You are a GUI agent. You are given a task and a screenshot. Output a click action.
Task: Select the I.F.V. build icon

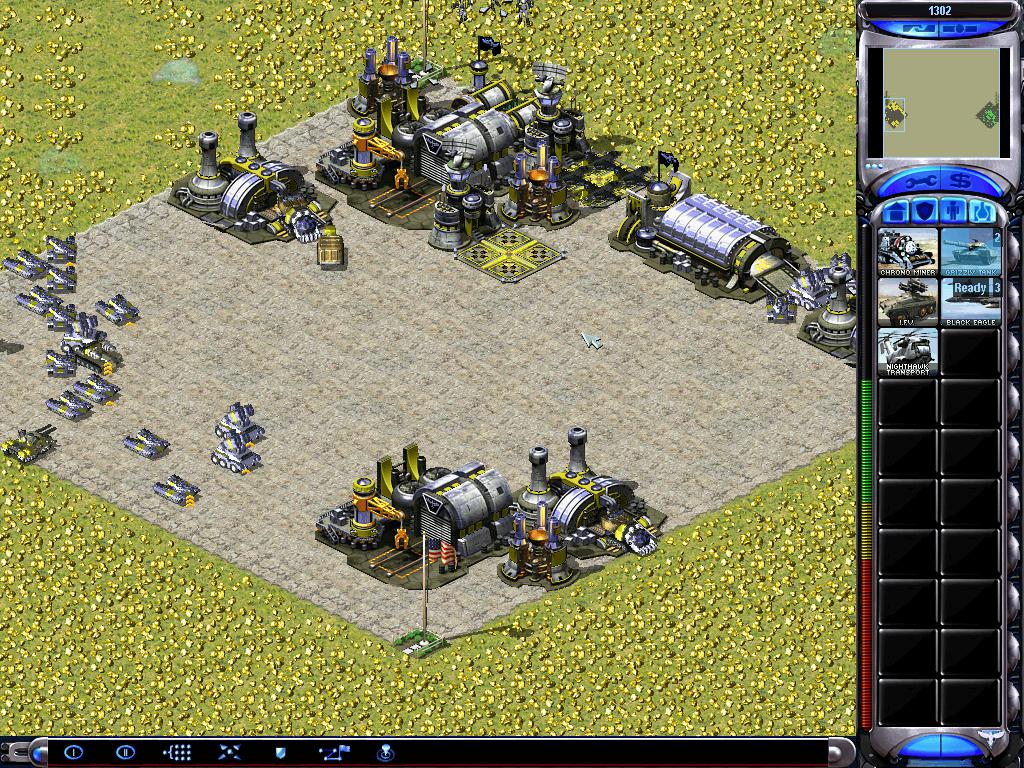click(908, 302)
